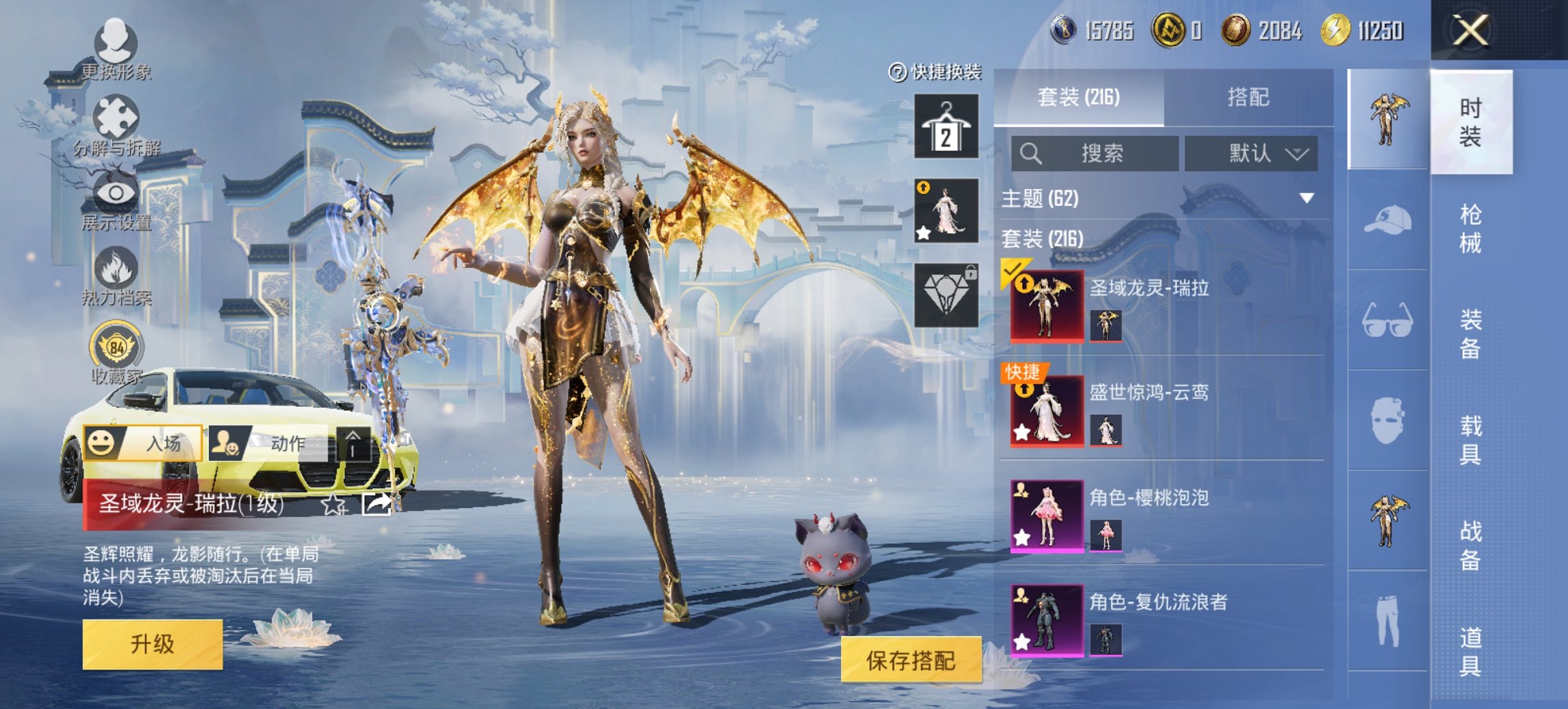Open the 默认 sort dropdown
The width and height of the screenshot is (1568, 709).
(x=1252, y=153)
